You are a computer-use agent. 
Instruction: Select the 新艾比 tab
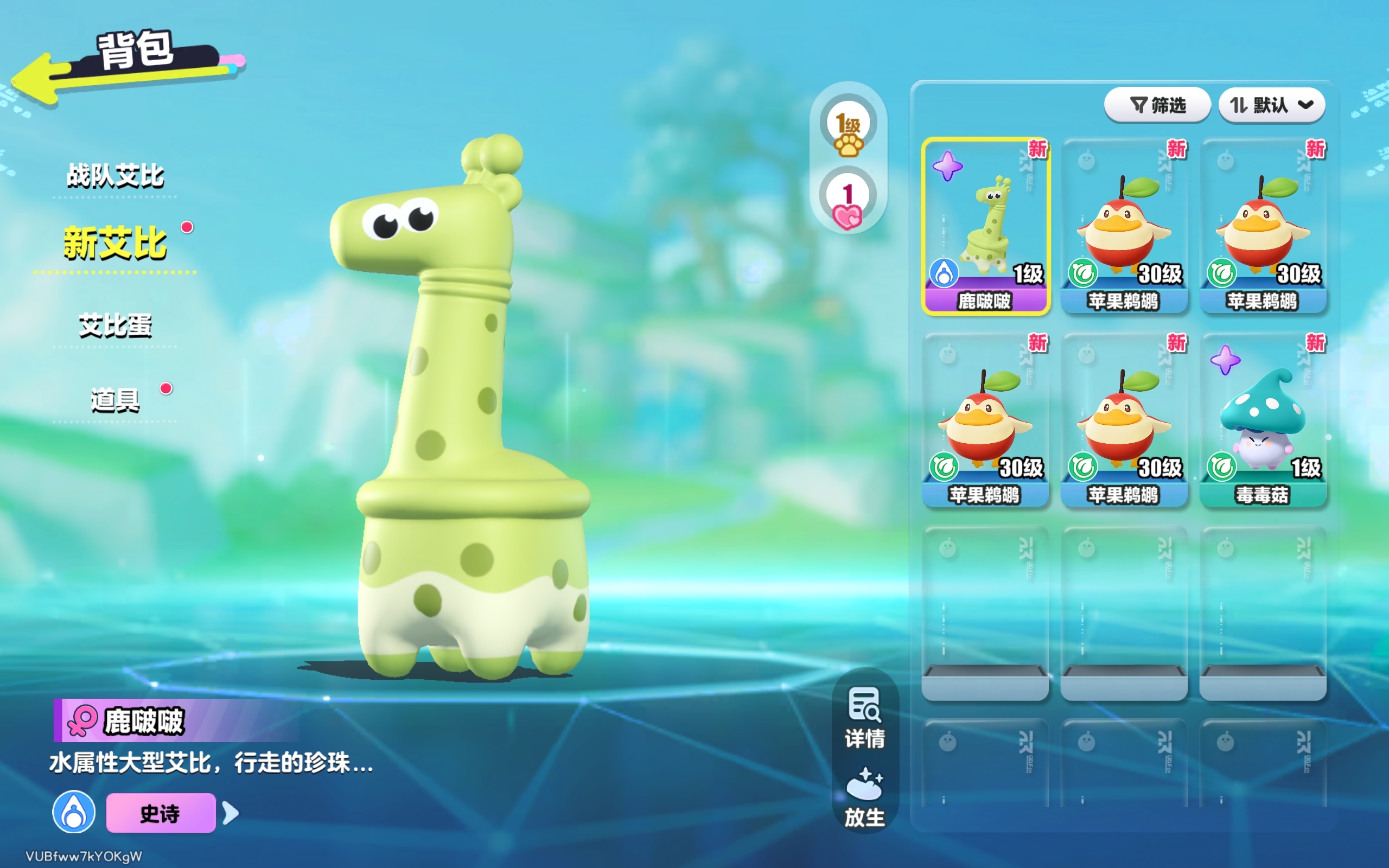click(x=116, y=243)
